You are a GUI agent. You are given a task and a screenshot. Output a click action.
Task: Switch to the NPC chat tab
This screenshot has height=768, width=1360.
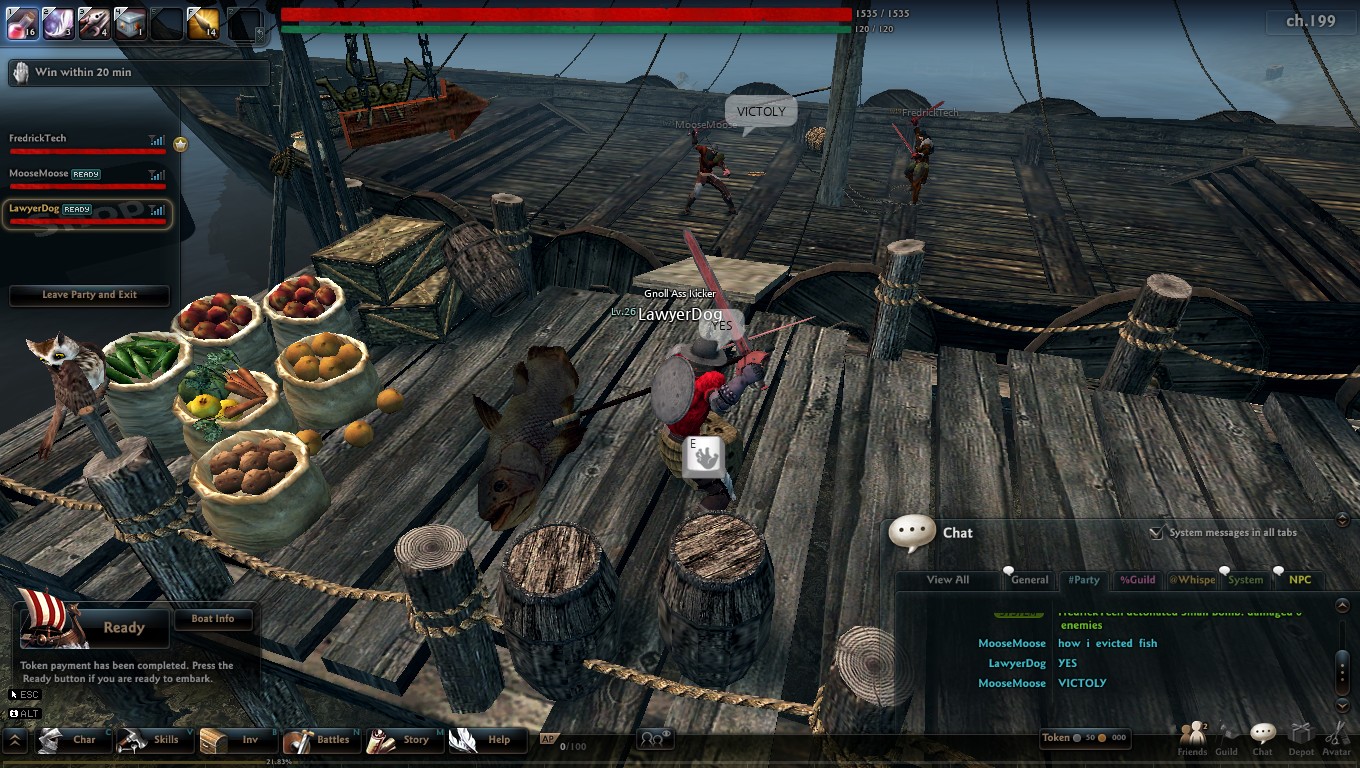coord(1300,580)
